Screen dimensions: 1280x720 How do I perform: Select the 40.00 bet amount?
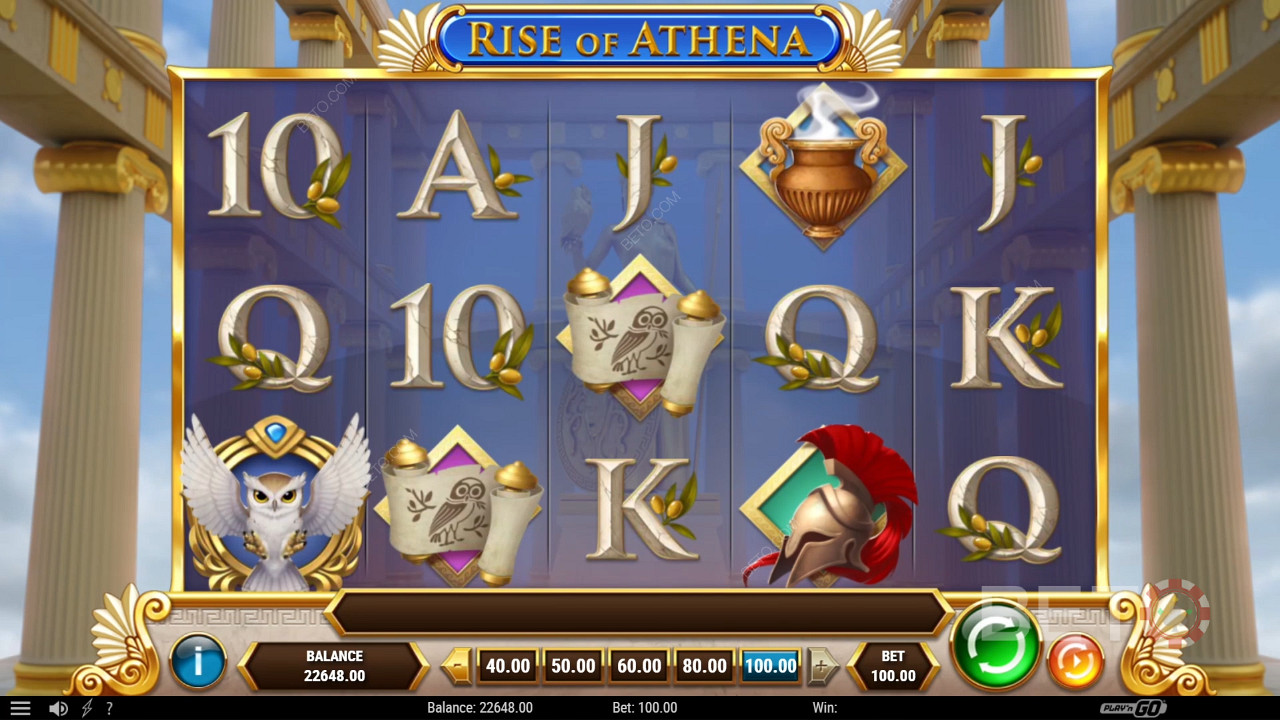click(x=507, y=666)
